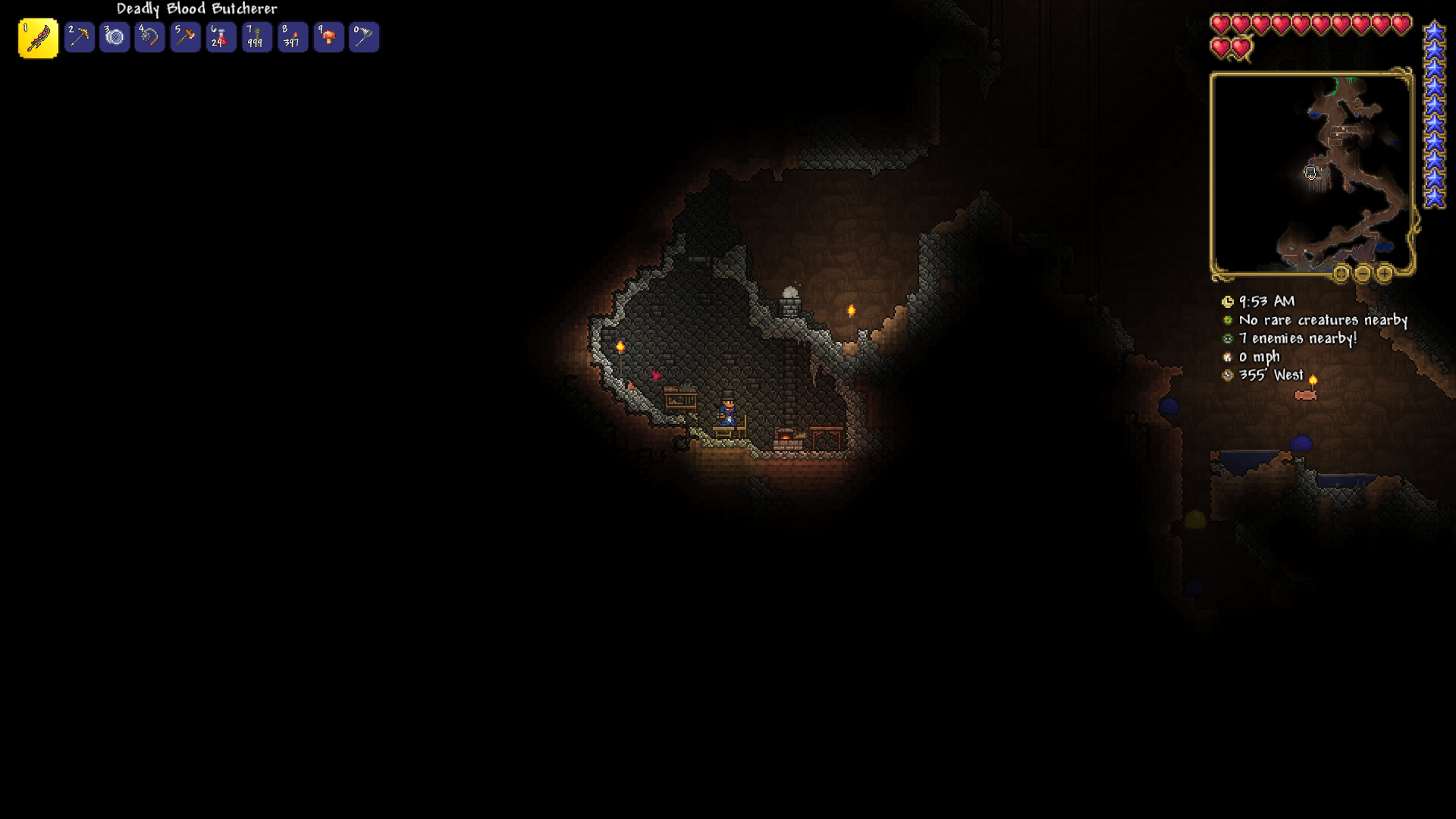The image size is (1456, 819).
Task: Click the top mana star
Action: coord(1436,32)
